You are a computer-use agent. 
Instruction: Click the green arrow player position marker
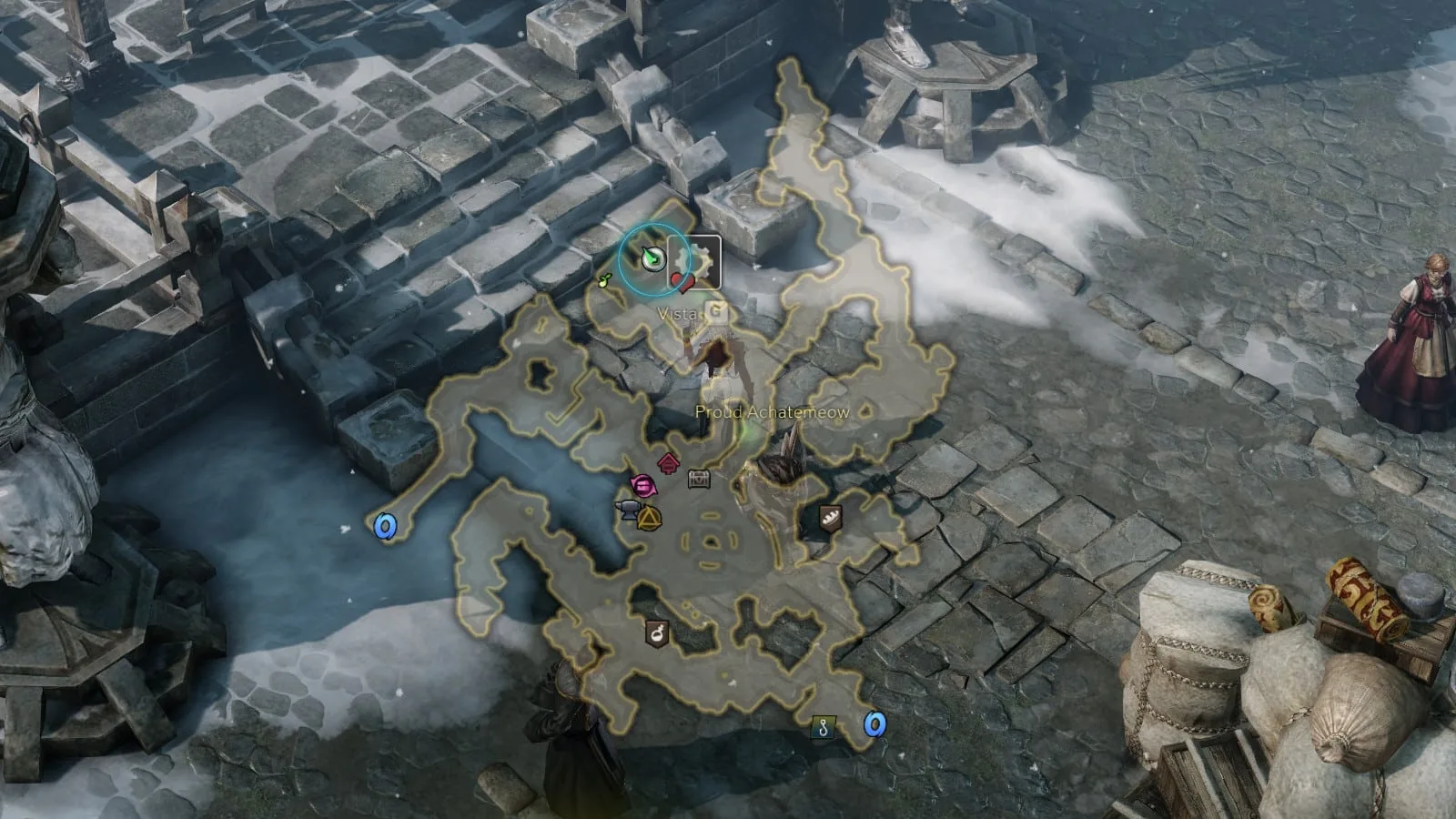click(651, 258)
